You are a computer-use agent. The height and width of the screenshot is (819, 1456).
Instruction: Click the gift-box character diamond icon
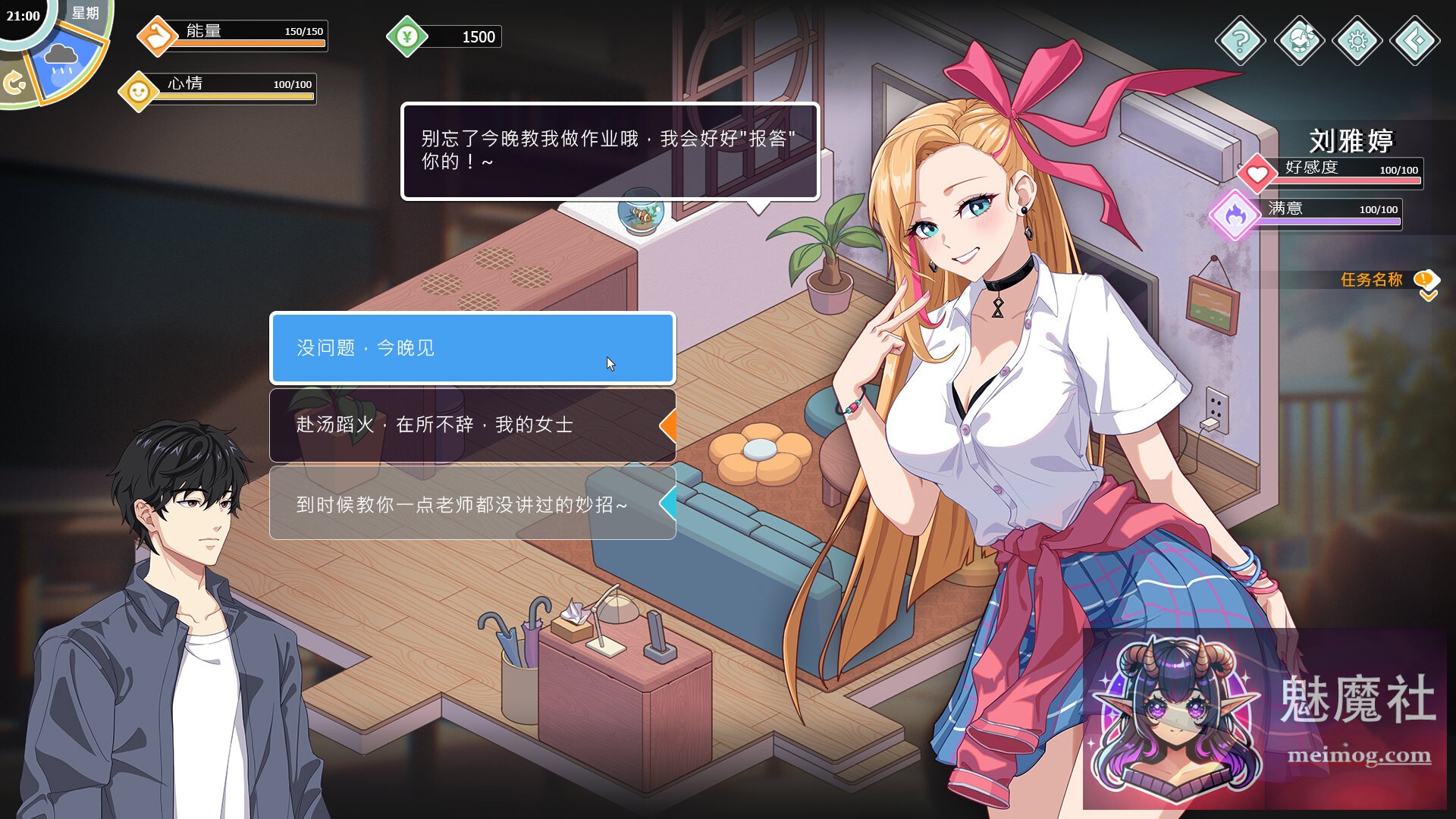1299,39
